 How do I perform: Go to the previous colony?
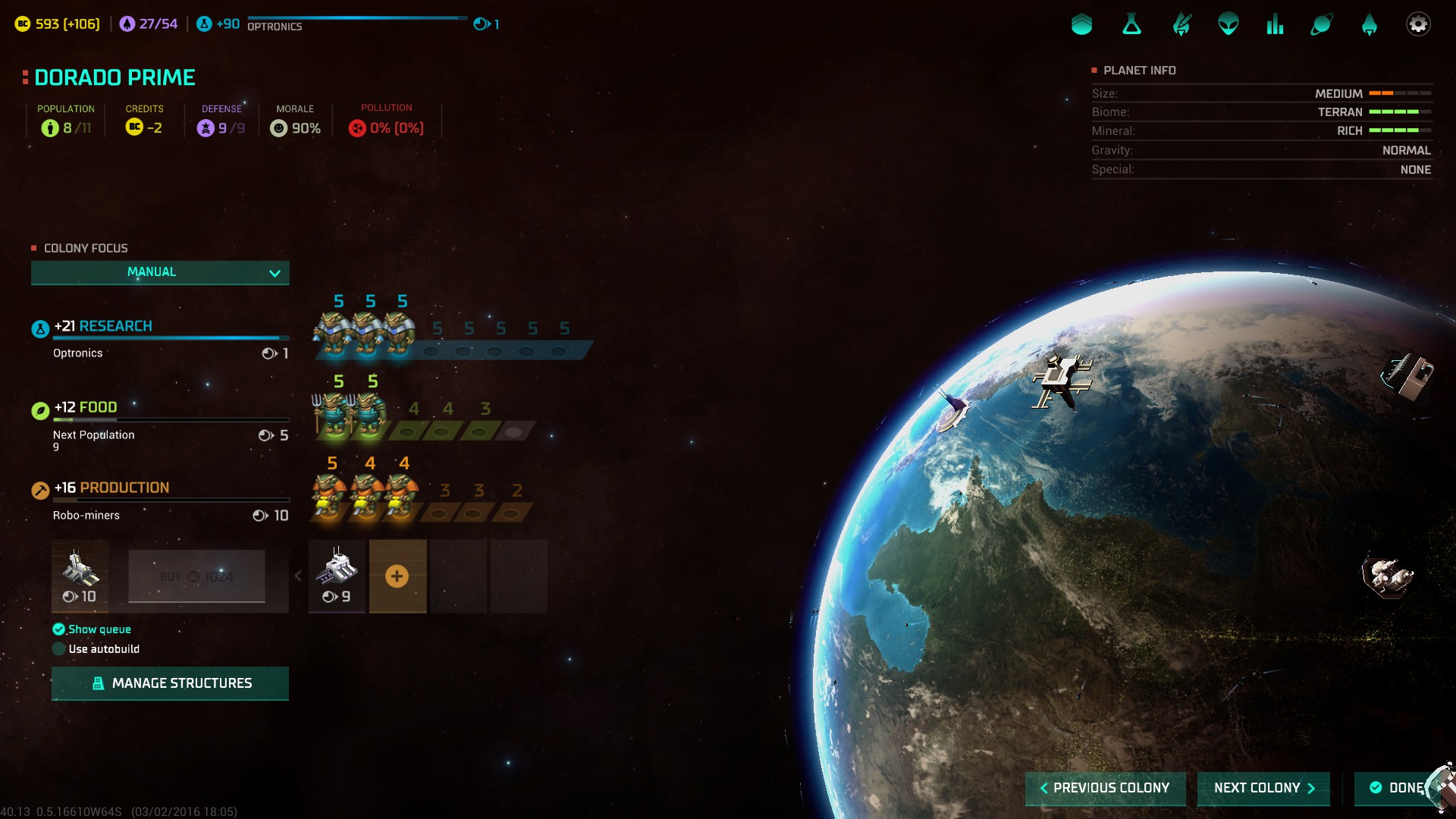click(x=1105, y=788)
